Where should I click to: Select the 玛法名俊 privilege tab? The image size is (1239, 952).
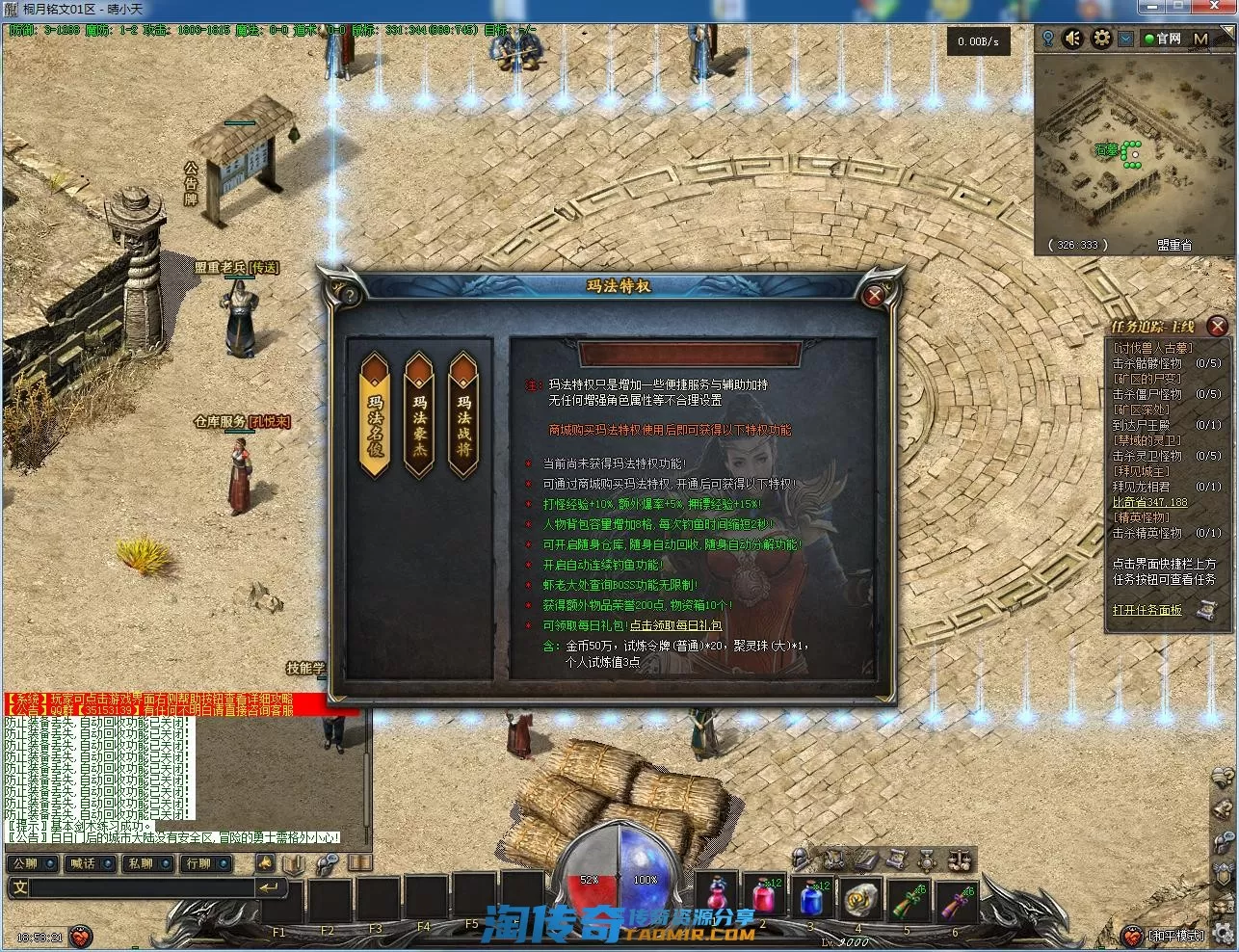(374, 415)
